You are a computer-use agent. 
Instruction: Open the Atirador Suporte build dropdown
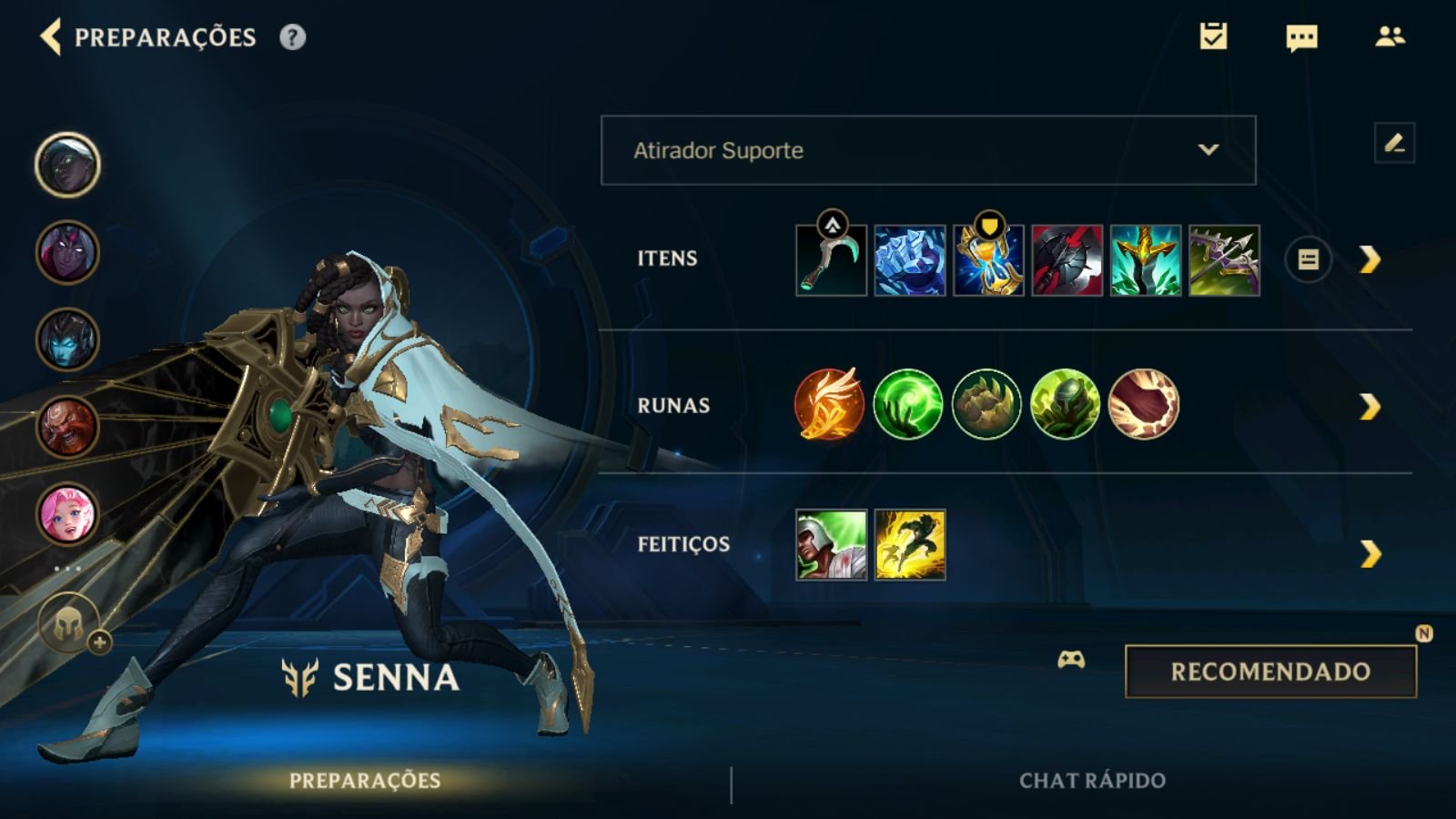[x=927, y=150]
